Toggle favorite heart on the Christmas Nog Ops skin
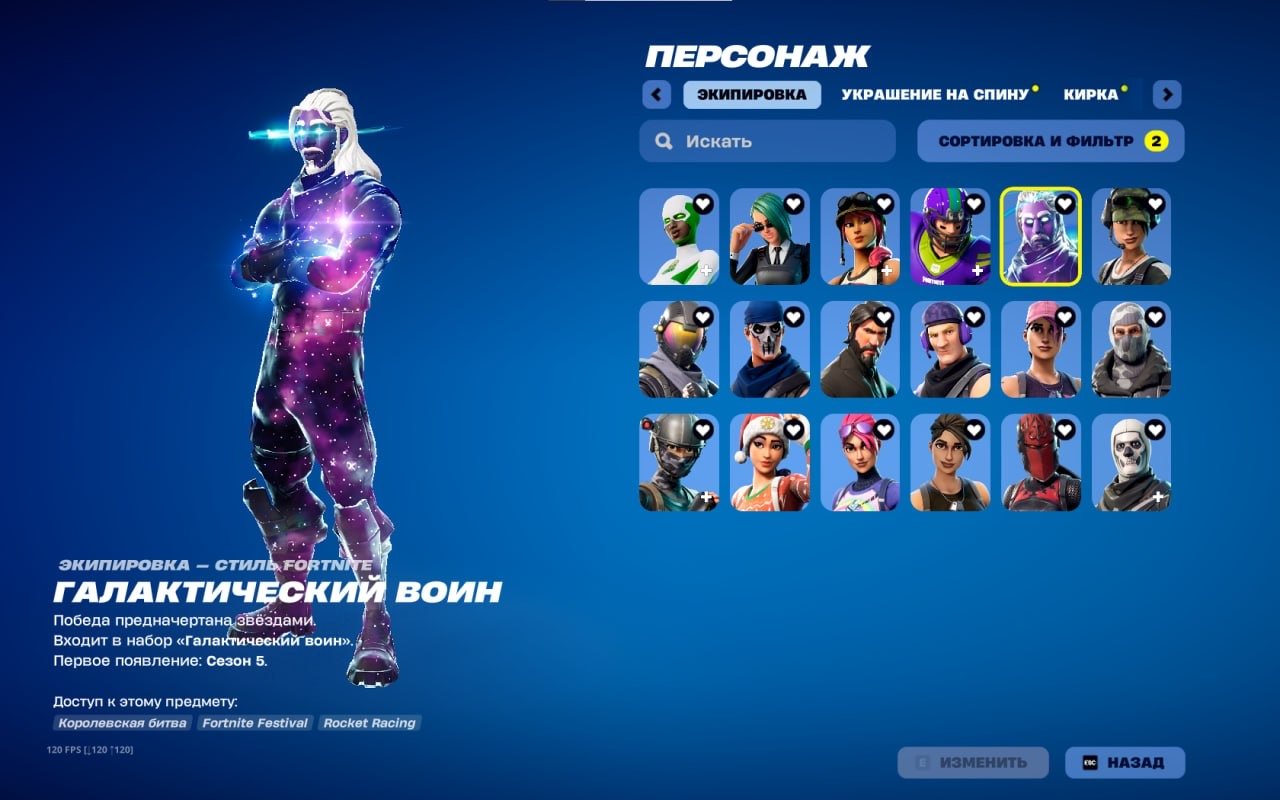This screenshot has width=1280, height=800. click(792, 428)
